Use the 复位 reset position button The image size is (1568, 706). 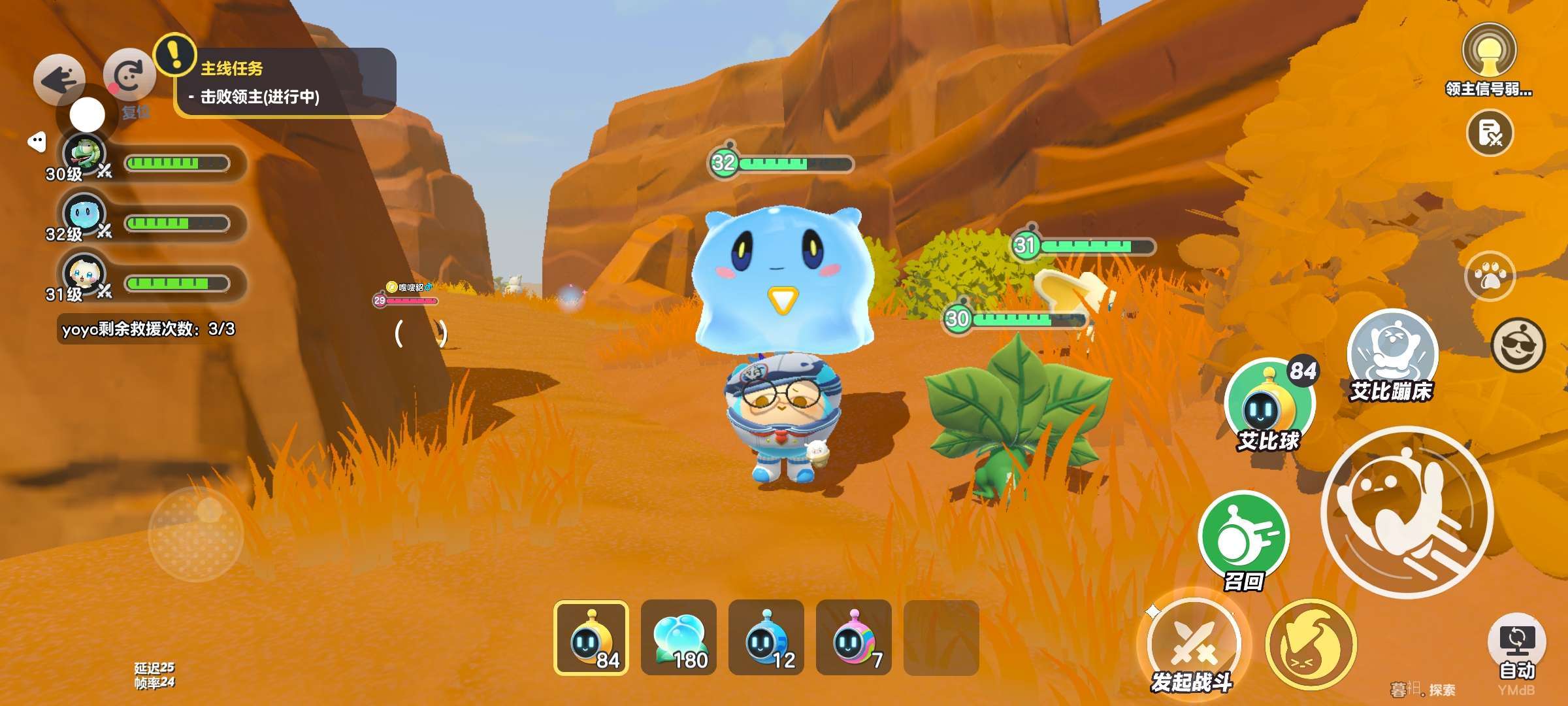129,78
